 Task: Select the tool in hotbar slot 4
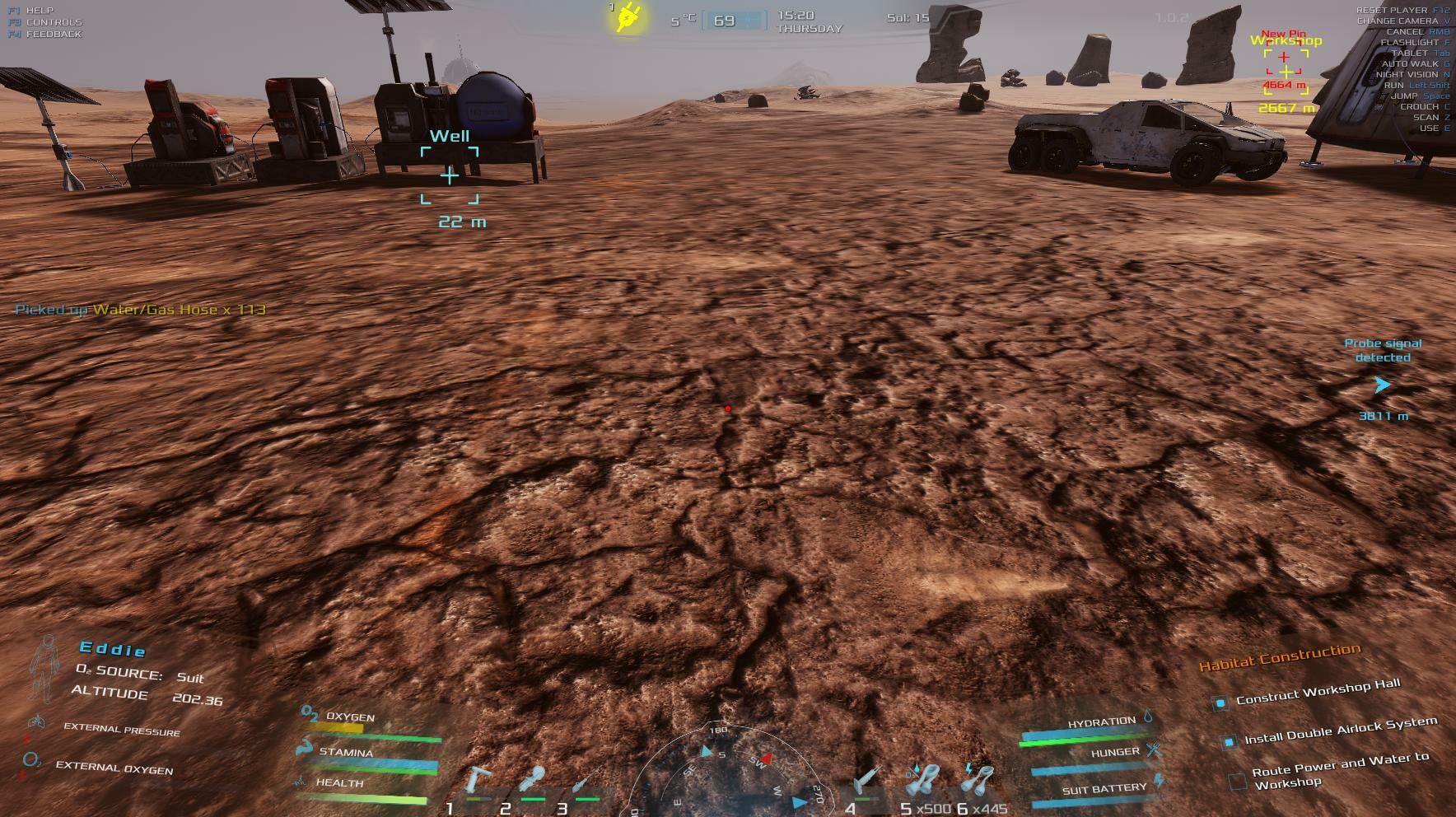point(866,779)
